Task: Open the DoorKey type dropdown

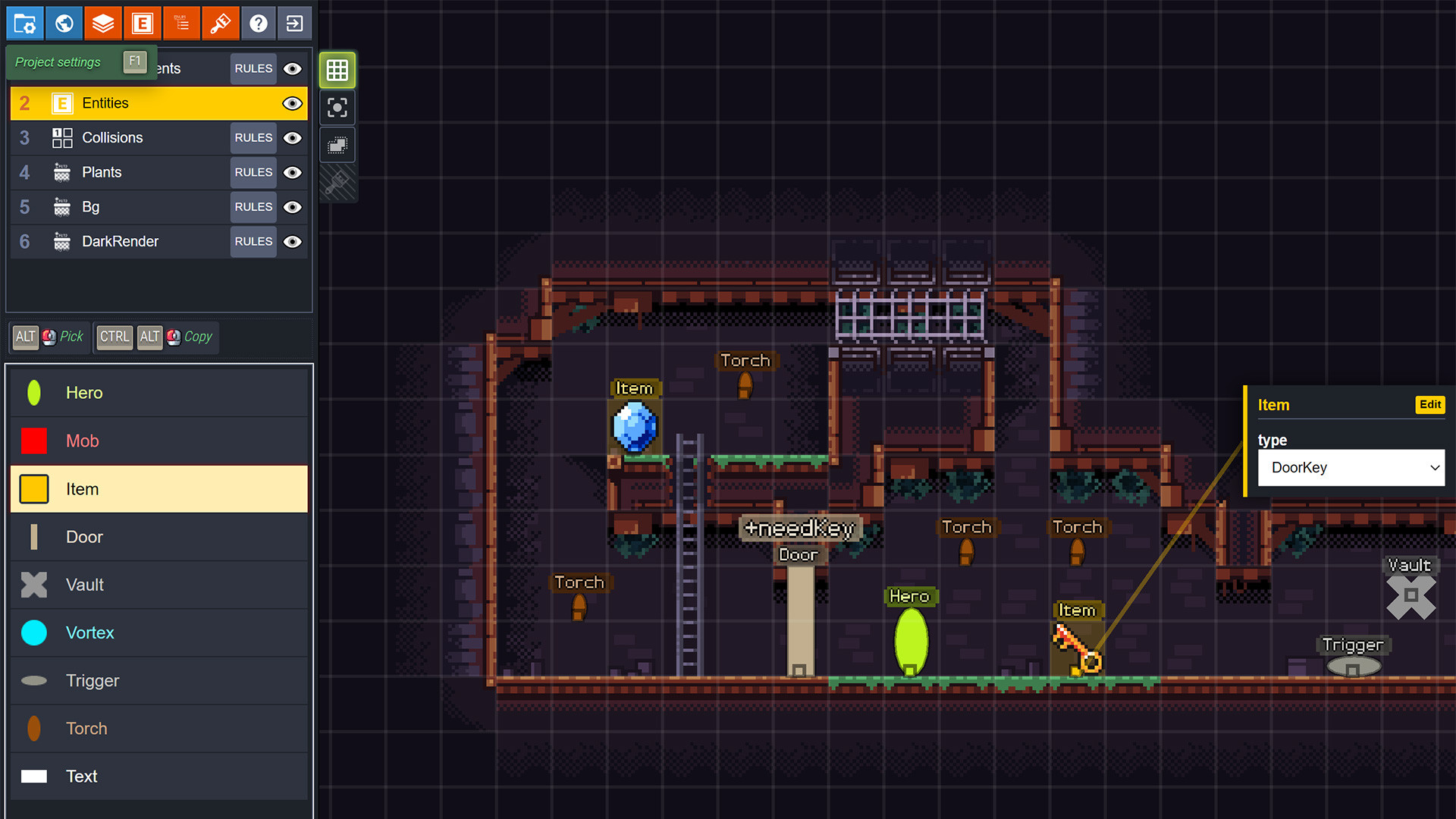Action: (x=1351, y=468)
